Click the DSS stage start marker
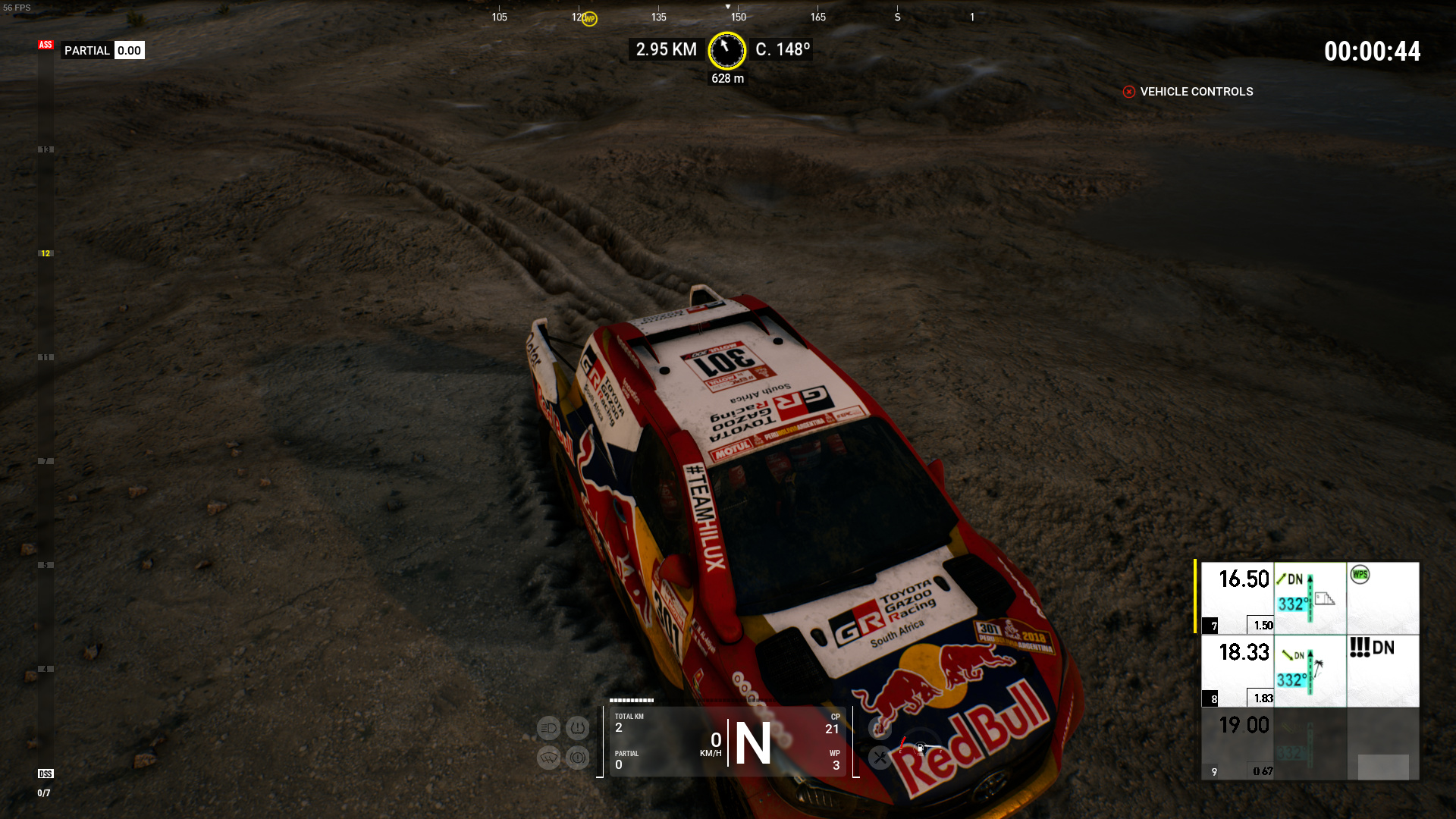Image resolution: width=1456 pixels, height=819 pixels. 45,773
